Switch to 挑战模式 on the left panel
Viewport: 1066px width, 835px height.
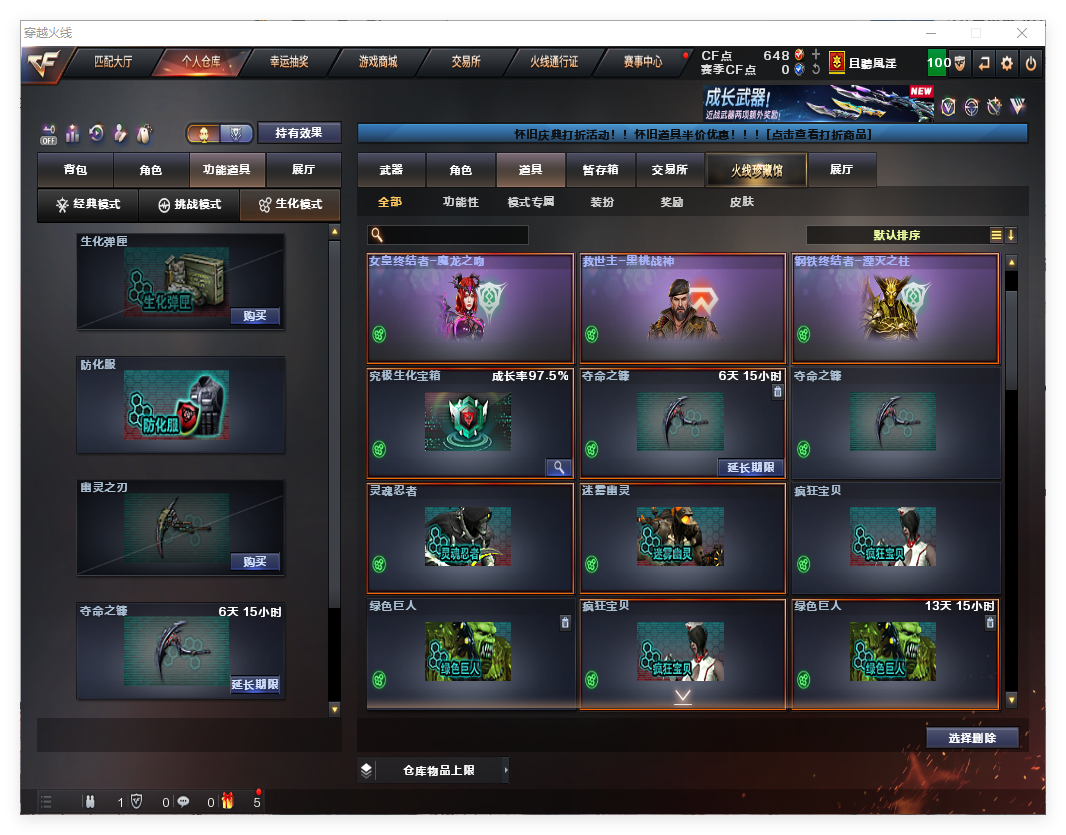pyautogui.click(x=189, y=205)
